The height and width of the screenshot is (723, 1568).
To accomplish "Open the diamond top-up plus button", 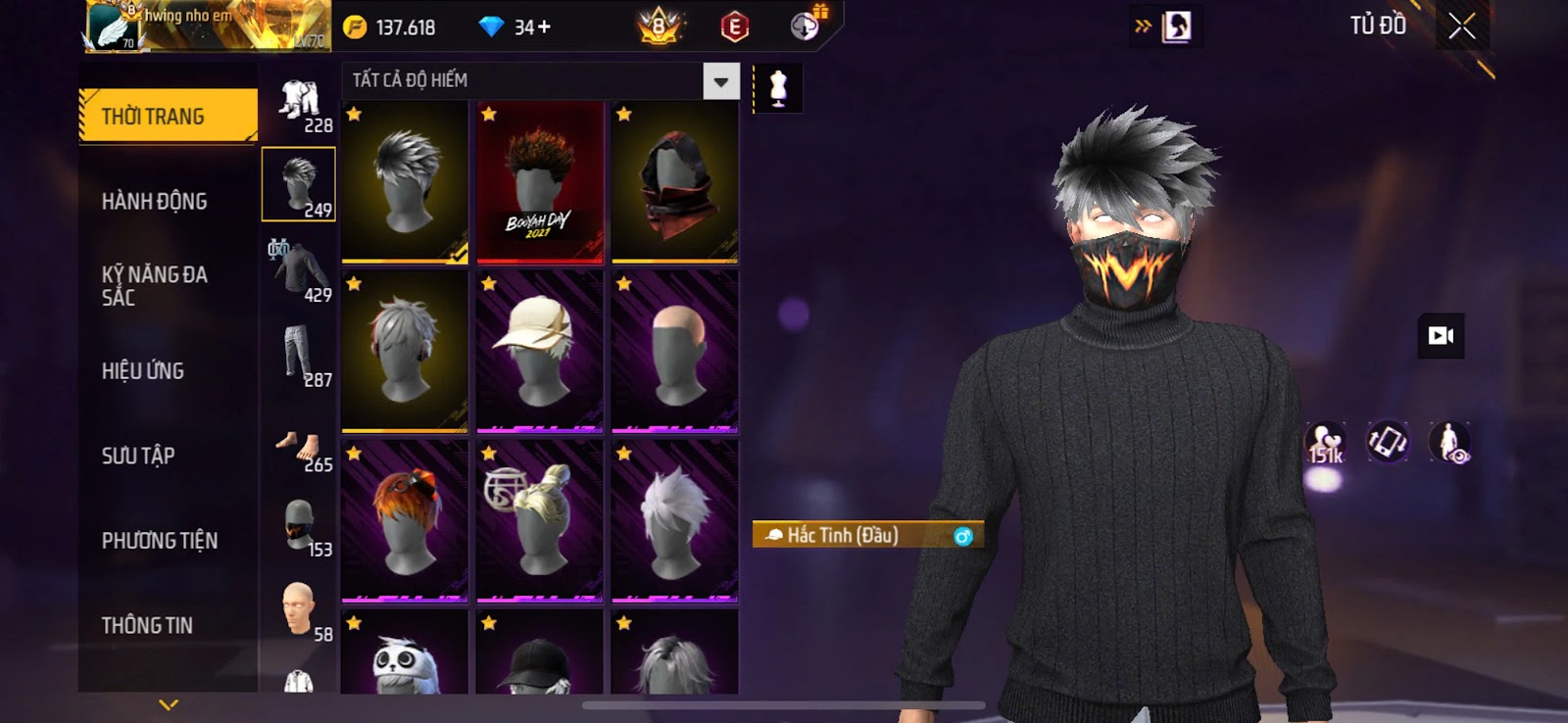I will pyautogui.click(x=544, y=27).
